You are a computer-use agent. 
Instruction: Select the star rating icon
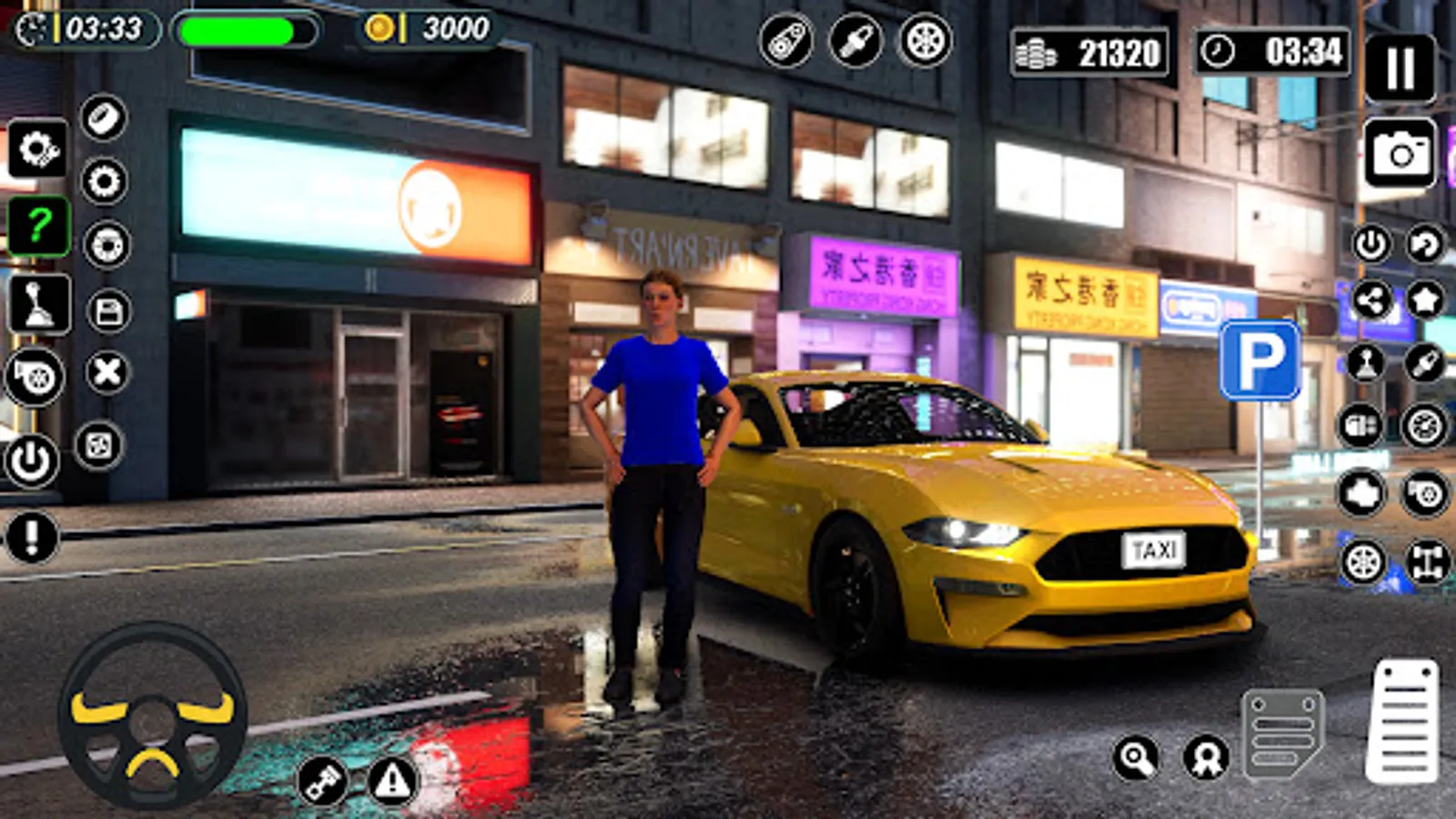coord(1426,299)
